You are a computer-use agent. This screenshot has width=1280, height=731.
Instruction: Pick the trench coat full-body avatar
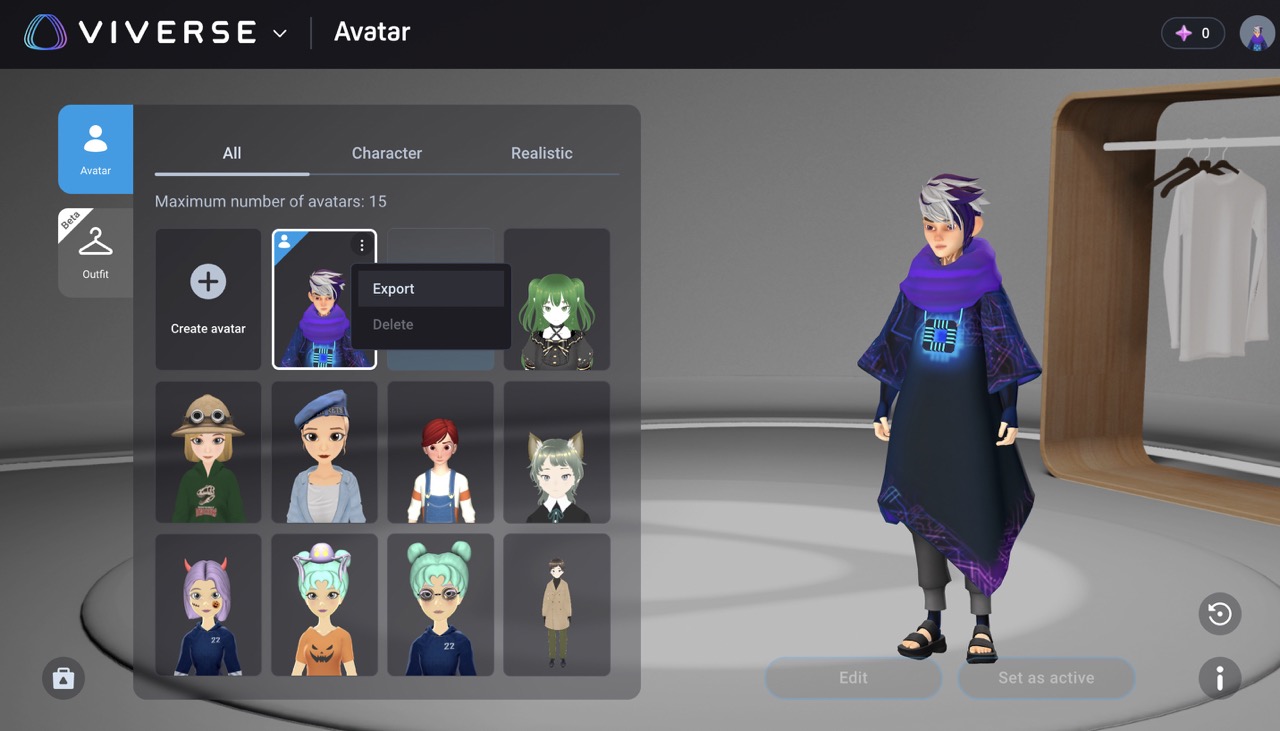coord(557,604)
